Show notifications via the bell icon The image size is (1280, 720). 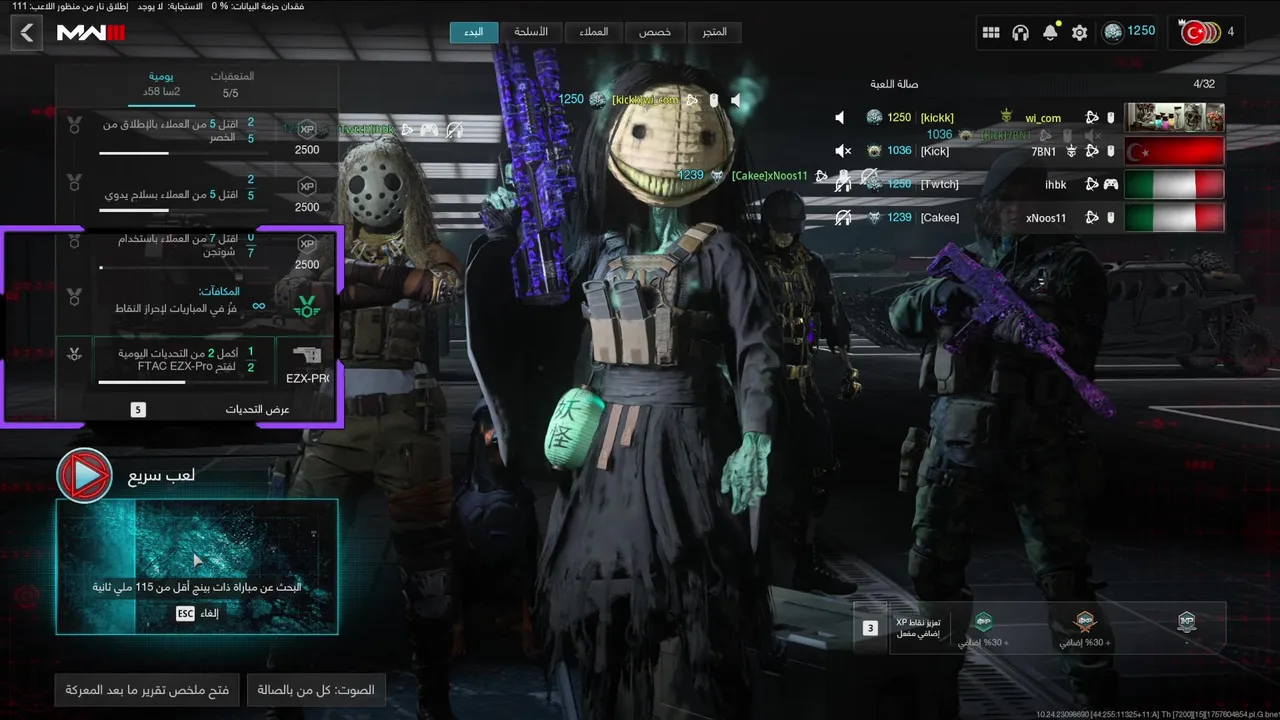click(1050, 33)
